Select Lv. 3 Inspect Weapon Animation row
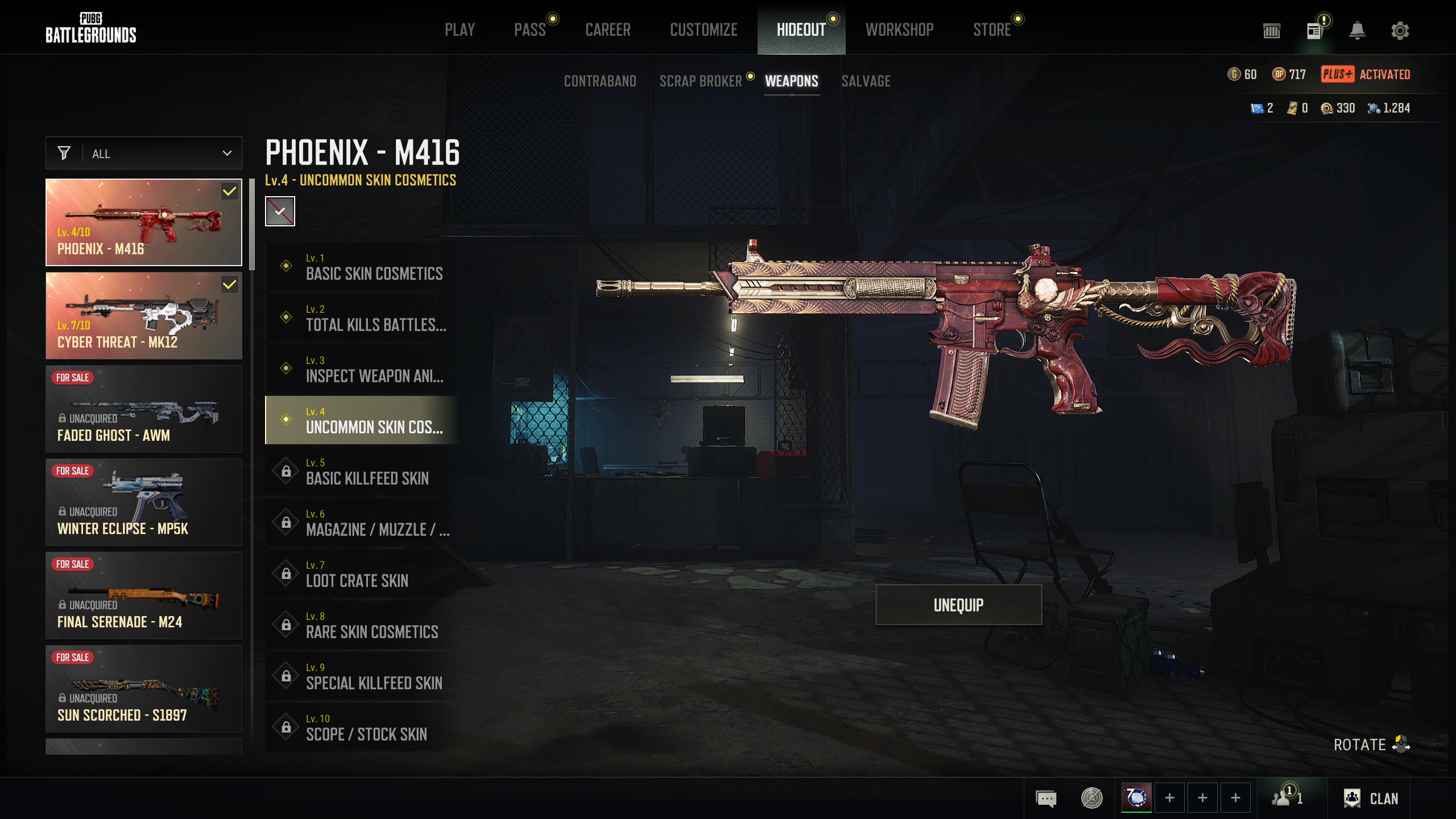The height and width of the screenshot is (819, 1456). (362, 369)
